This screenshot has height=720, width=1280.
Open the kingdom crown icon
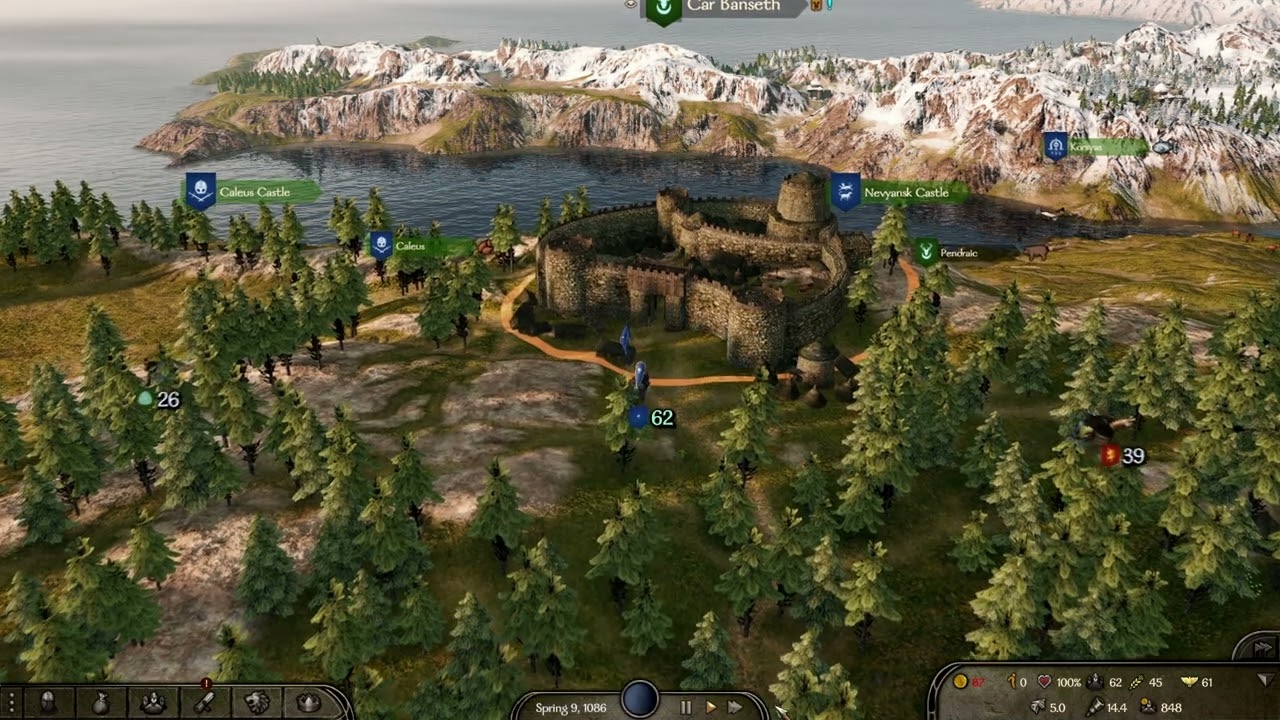[309, 702]
